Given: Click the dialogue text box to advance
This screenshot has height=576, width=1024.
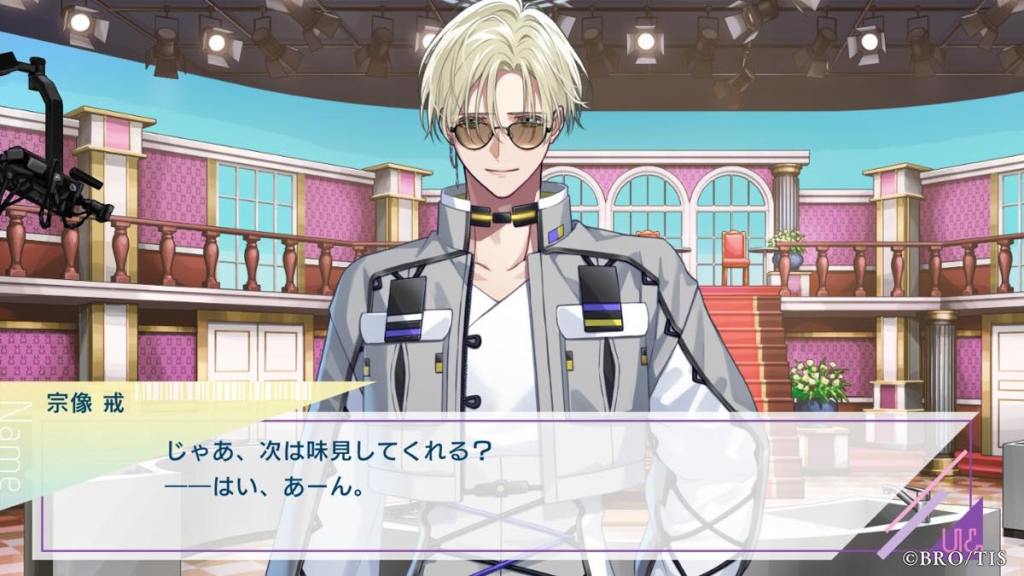Looking at the screenshot, I should 500,482.
